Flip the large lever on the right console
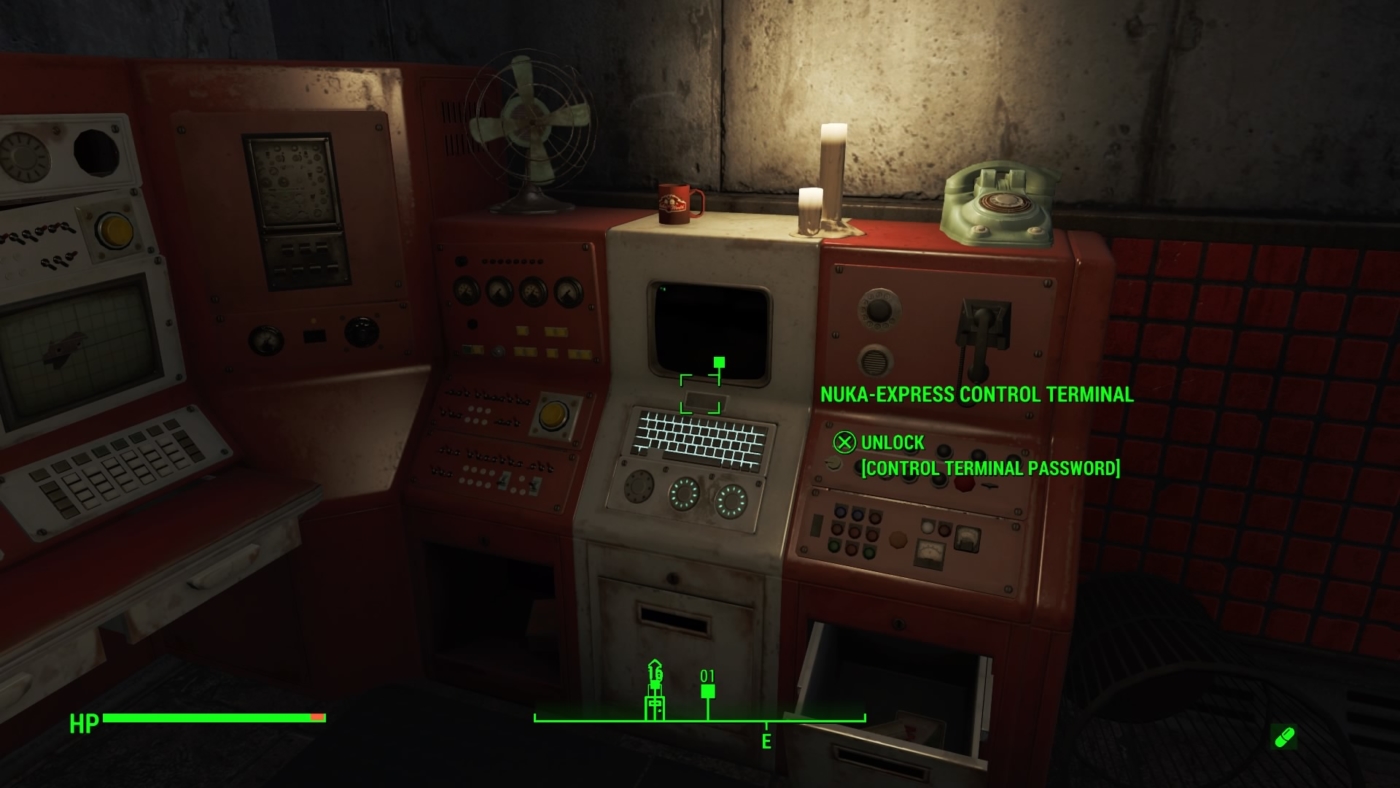The image size is (1400, 788). [982, 325]
